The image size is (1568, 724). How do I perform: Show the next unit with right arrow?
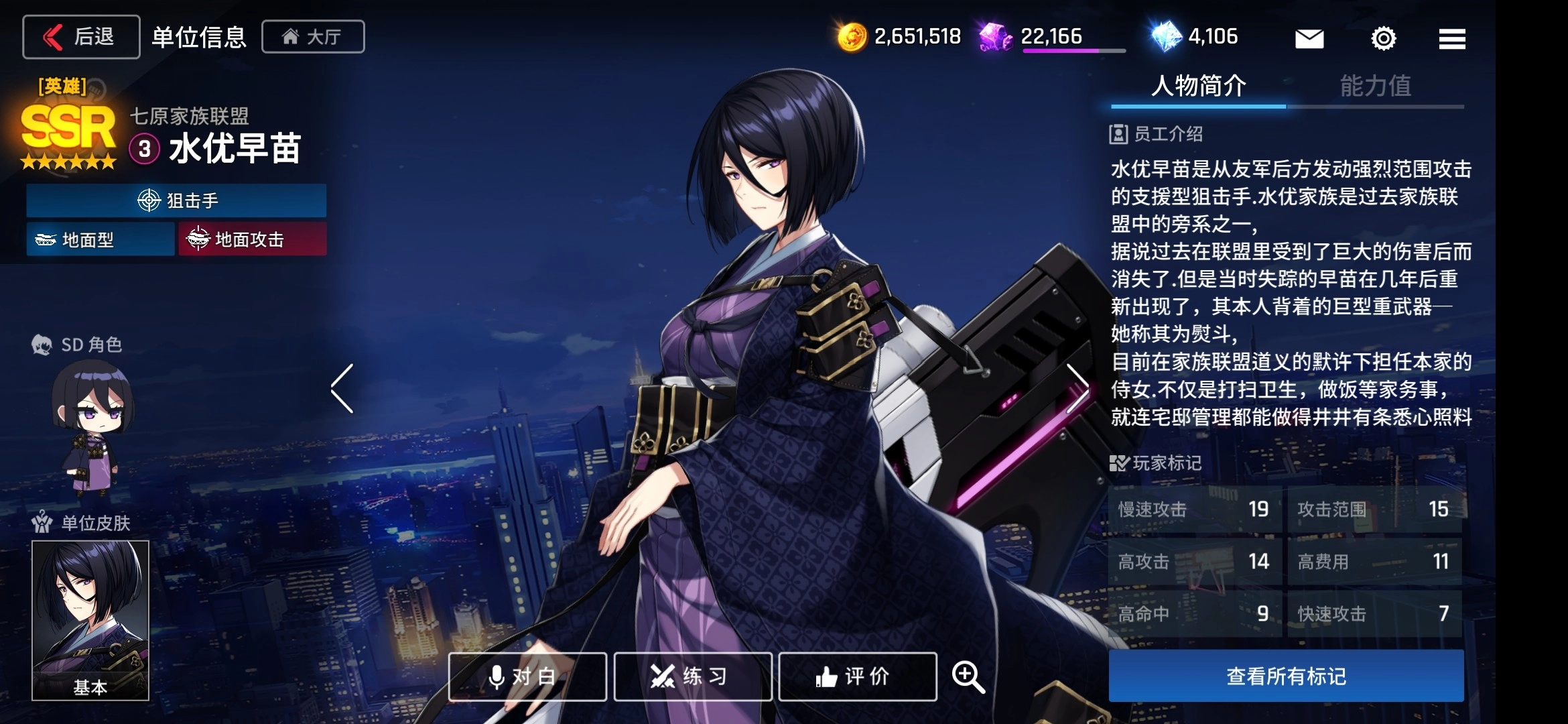click(1077, 389)
